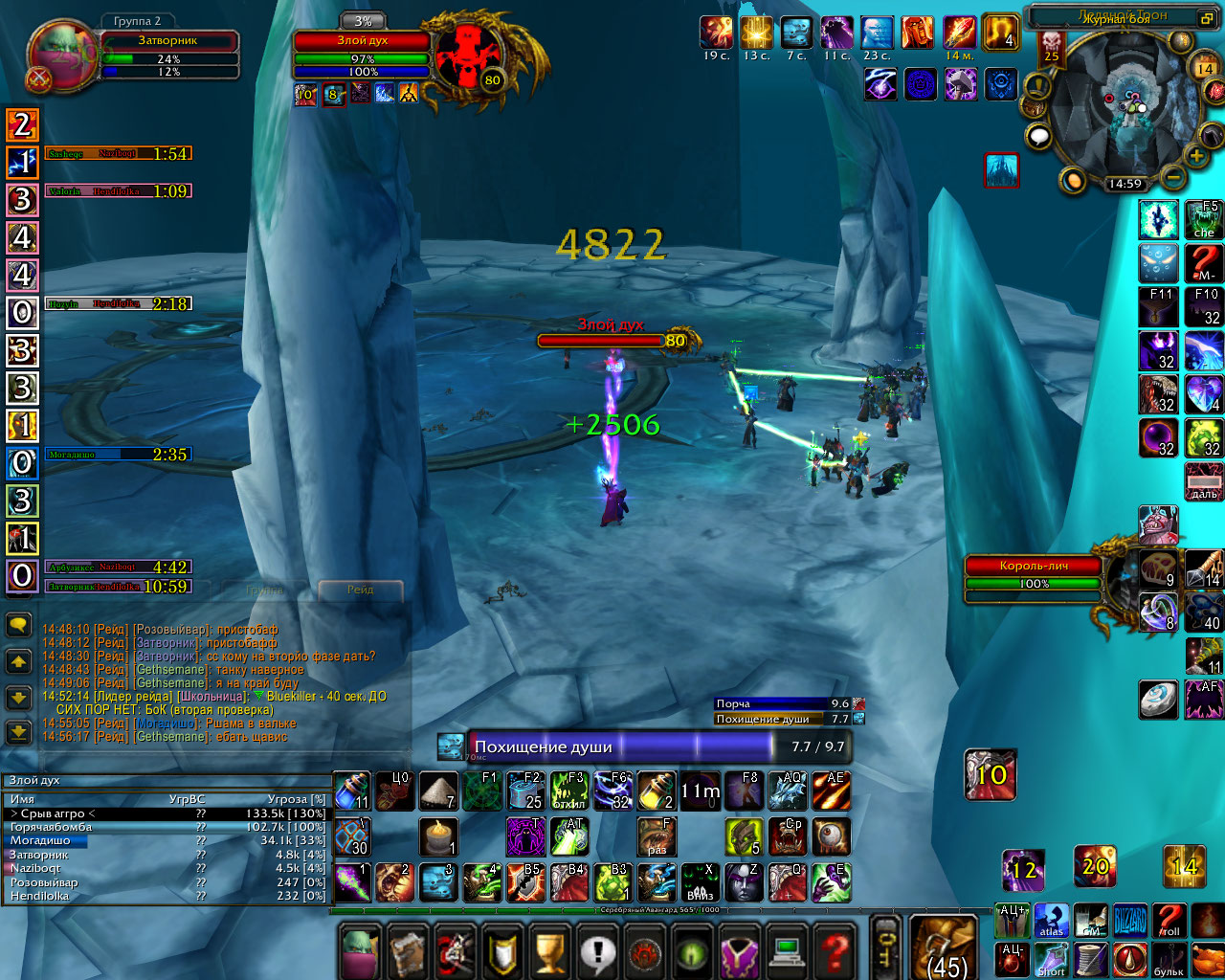Open the main menu computer icon
Screen dimensions: 1225x980
788,952
